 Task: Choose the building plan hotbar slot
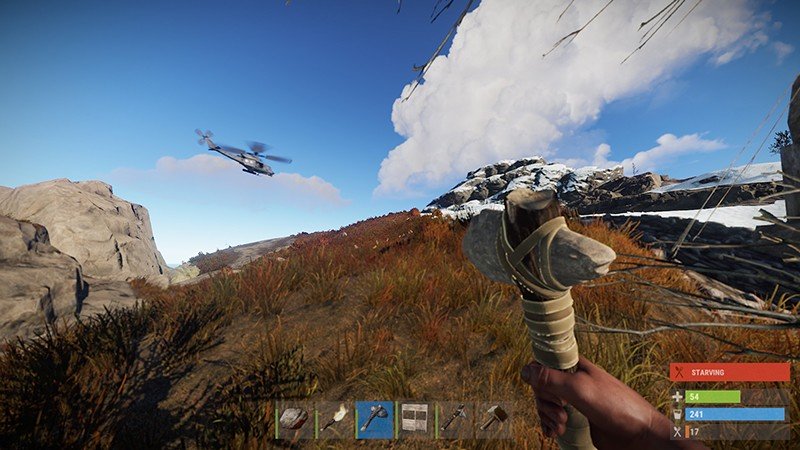[x=414, y=420]
